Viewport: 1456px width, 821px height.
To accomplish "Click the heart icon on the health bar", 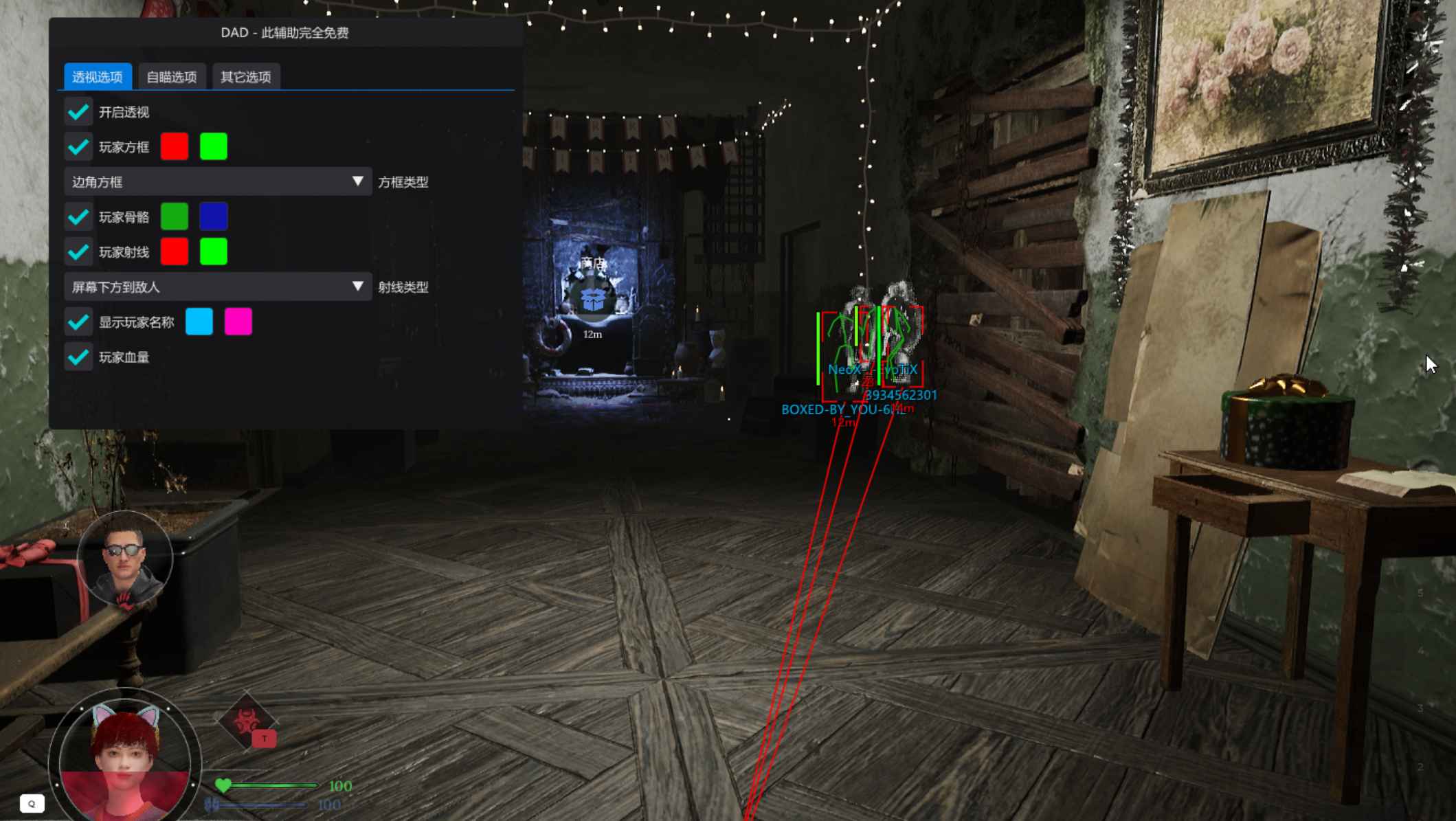I will pyautogui.click(x=222, y=784).
